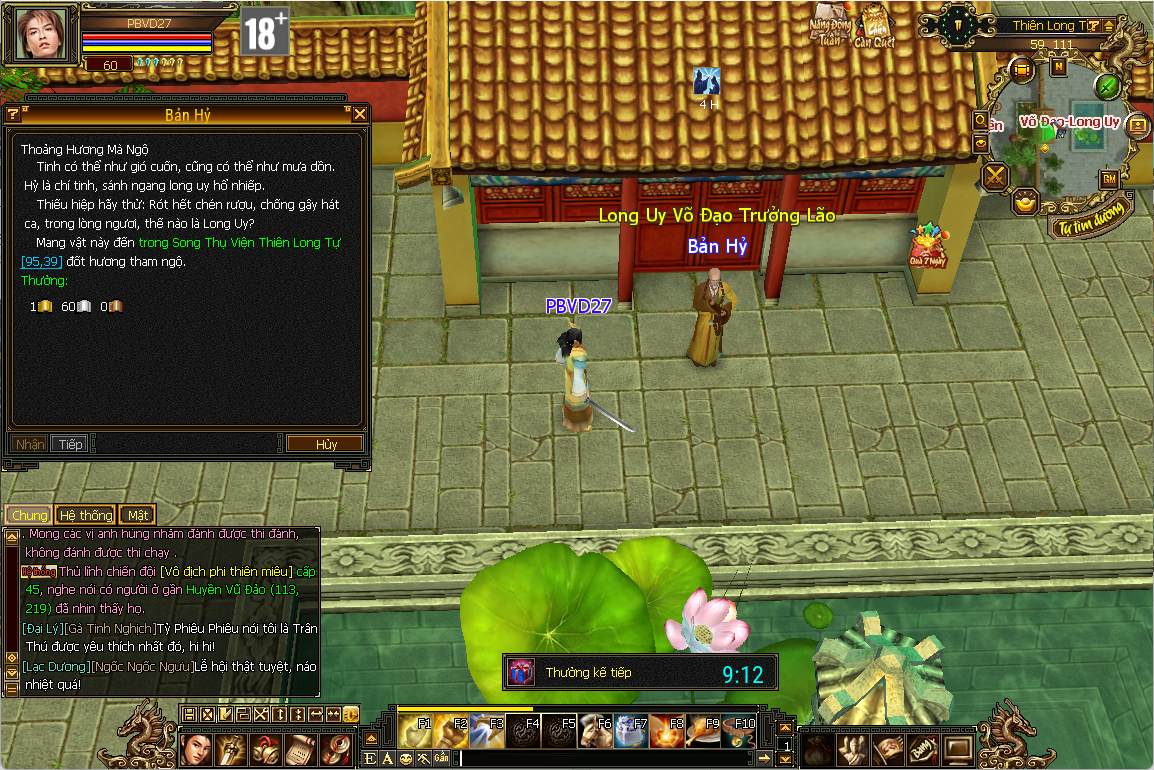The image size is (1154, 770).
Task: Switch to the Hệ thống chat tab
Action: 85,515
